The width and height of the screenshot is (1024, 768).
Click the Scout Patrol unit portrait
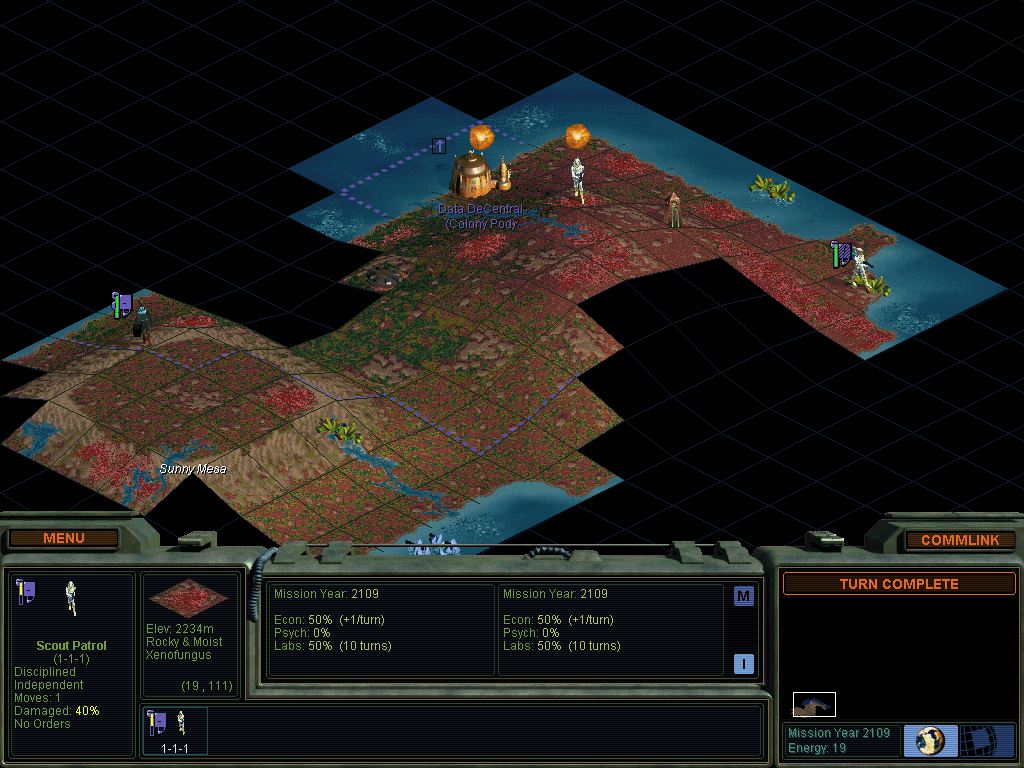pyautogui.click(x=71, y=597)
